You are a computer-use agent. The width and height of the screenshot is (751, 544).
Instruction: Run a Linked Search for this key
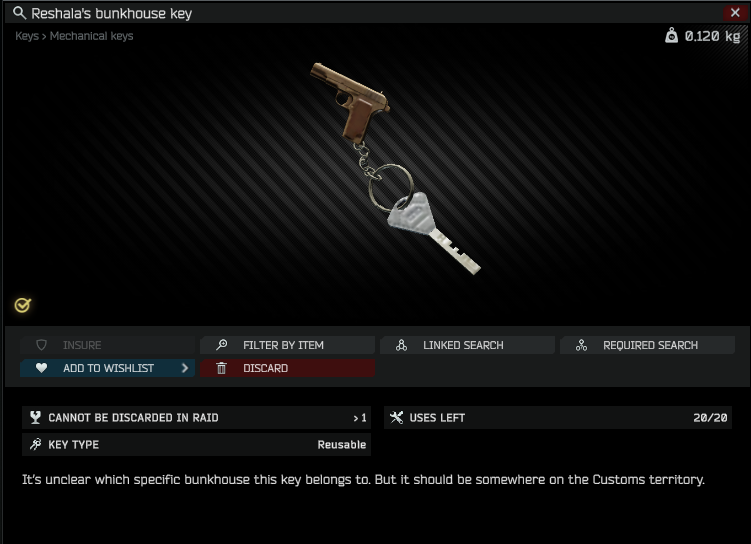[x=466, y=345]
